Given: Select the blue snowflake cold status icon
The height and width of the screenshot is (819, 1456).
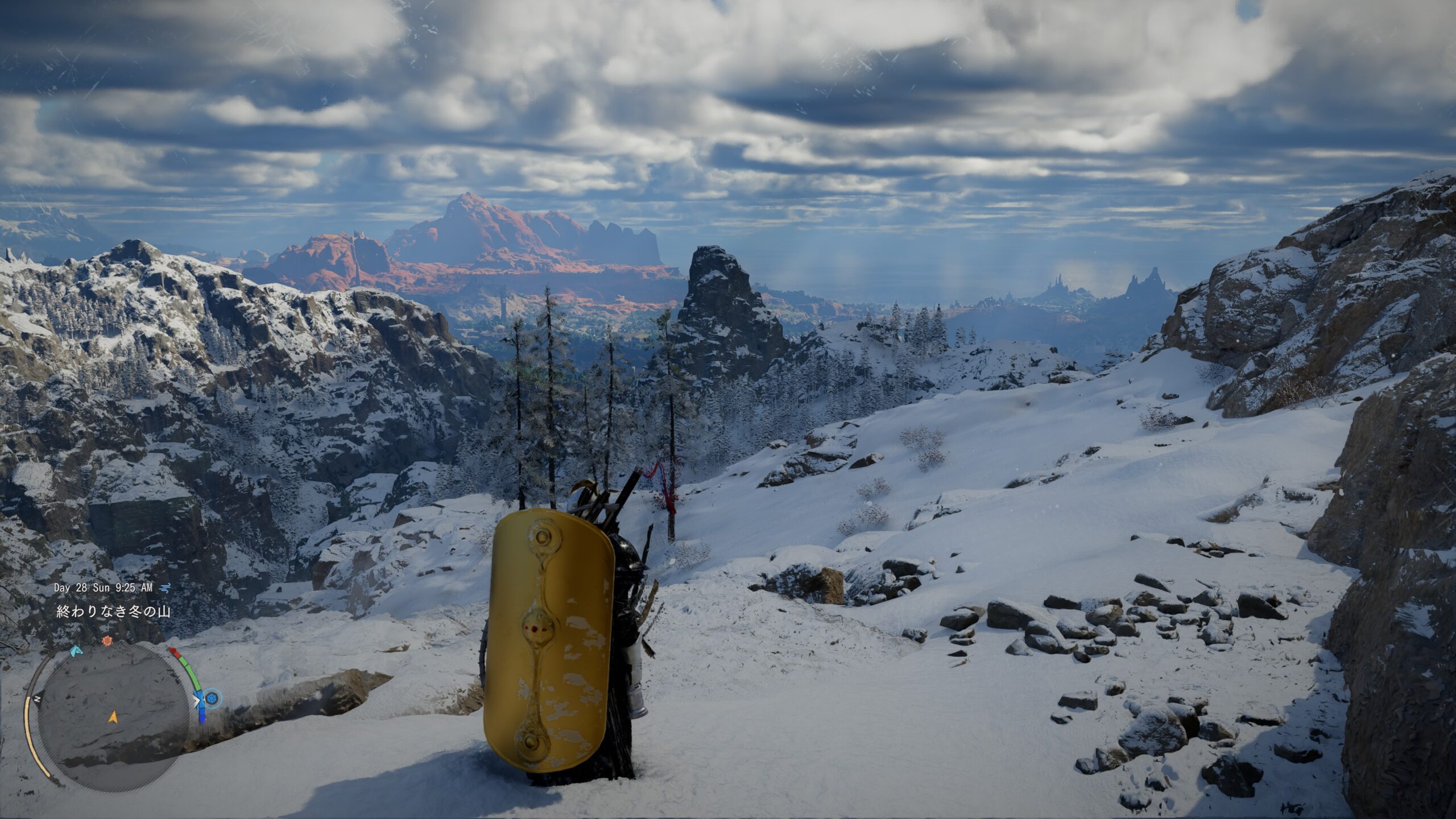Looking at the screenshot, I should coord(213,698).
